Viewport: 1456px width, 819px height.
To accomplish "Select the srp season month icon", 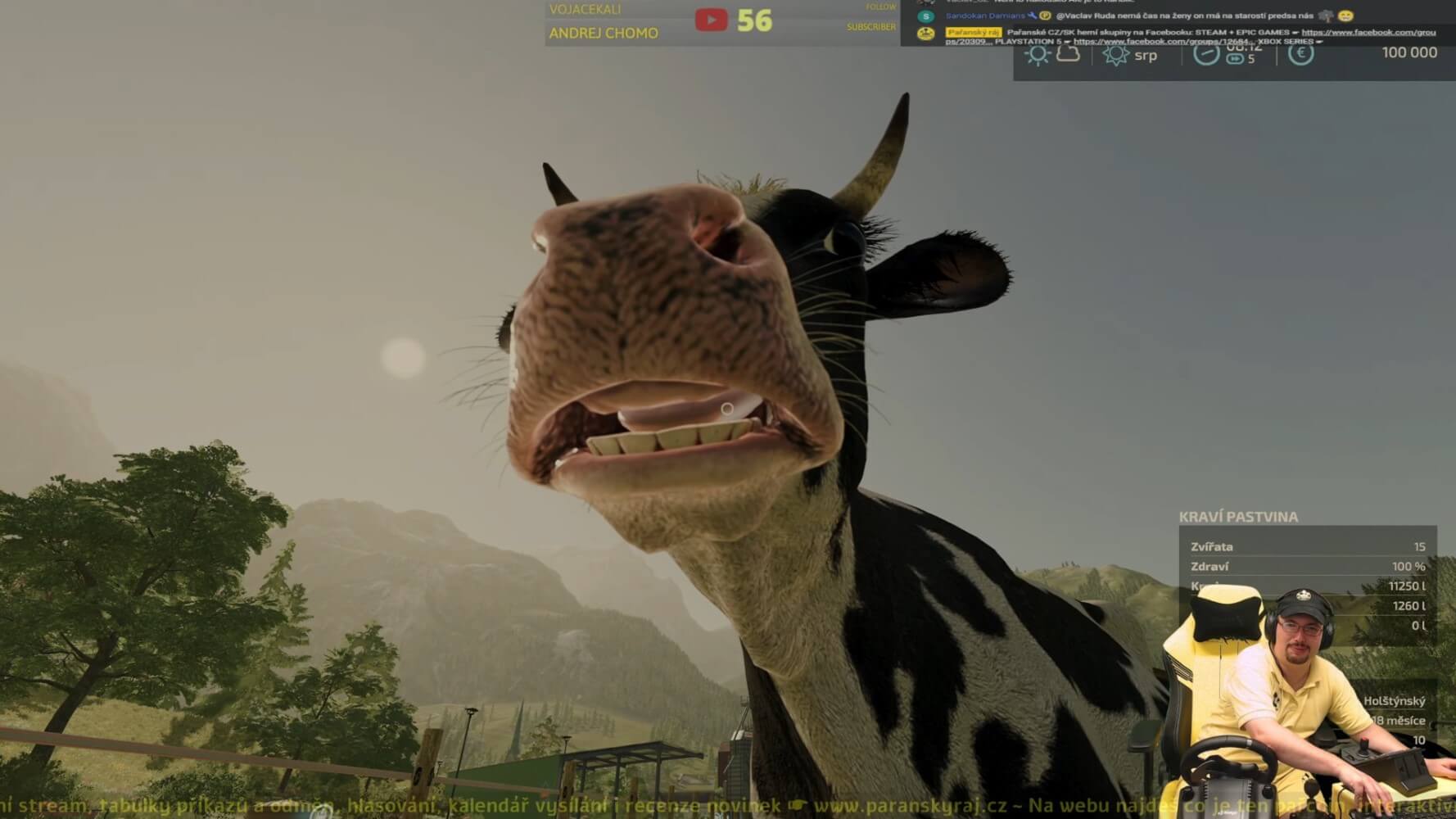I will [x=1115, y=55].
